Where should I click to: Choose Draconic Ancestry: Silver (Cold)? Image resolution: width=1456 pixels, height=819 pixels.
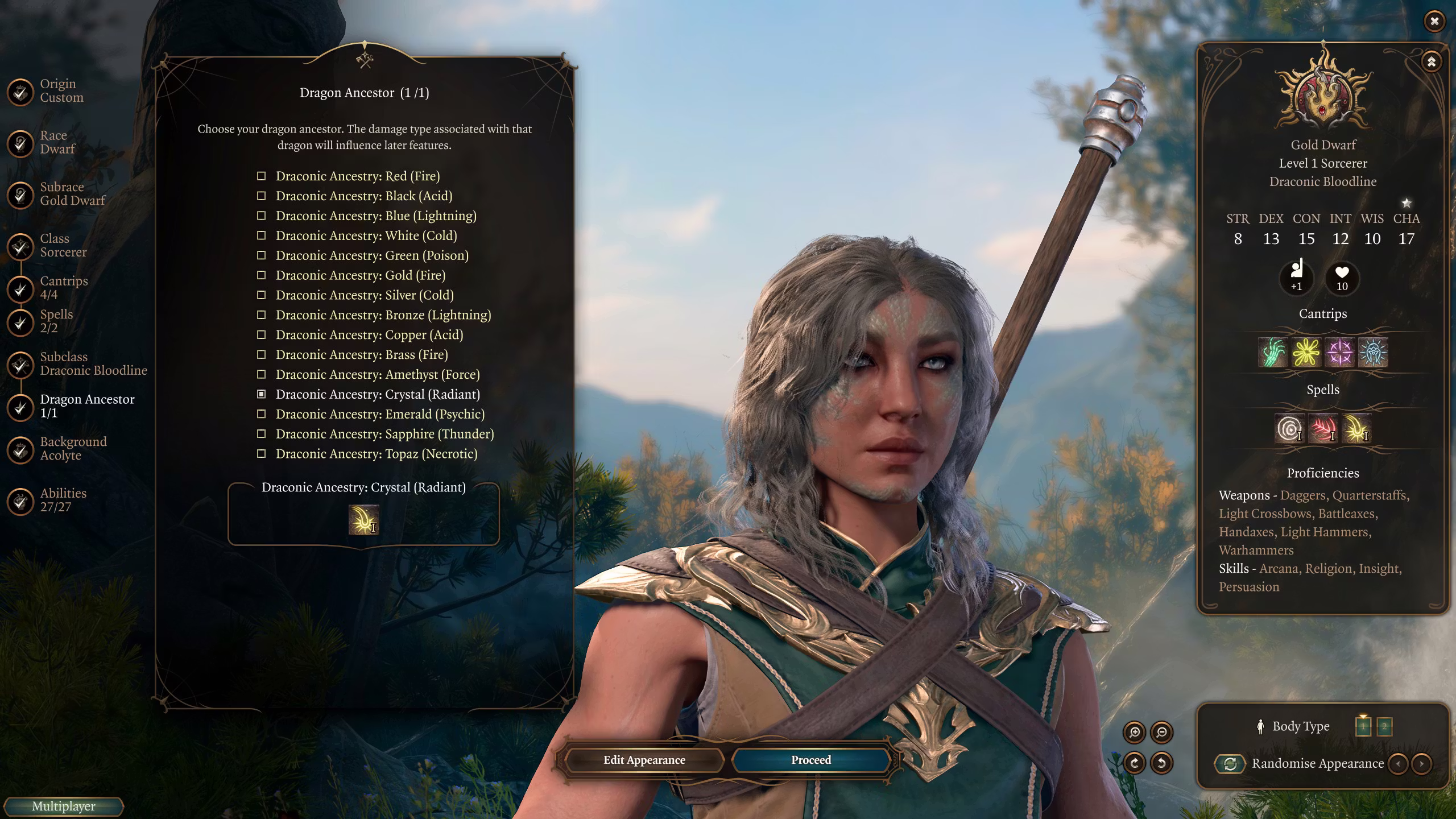pos(364,295)
